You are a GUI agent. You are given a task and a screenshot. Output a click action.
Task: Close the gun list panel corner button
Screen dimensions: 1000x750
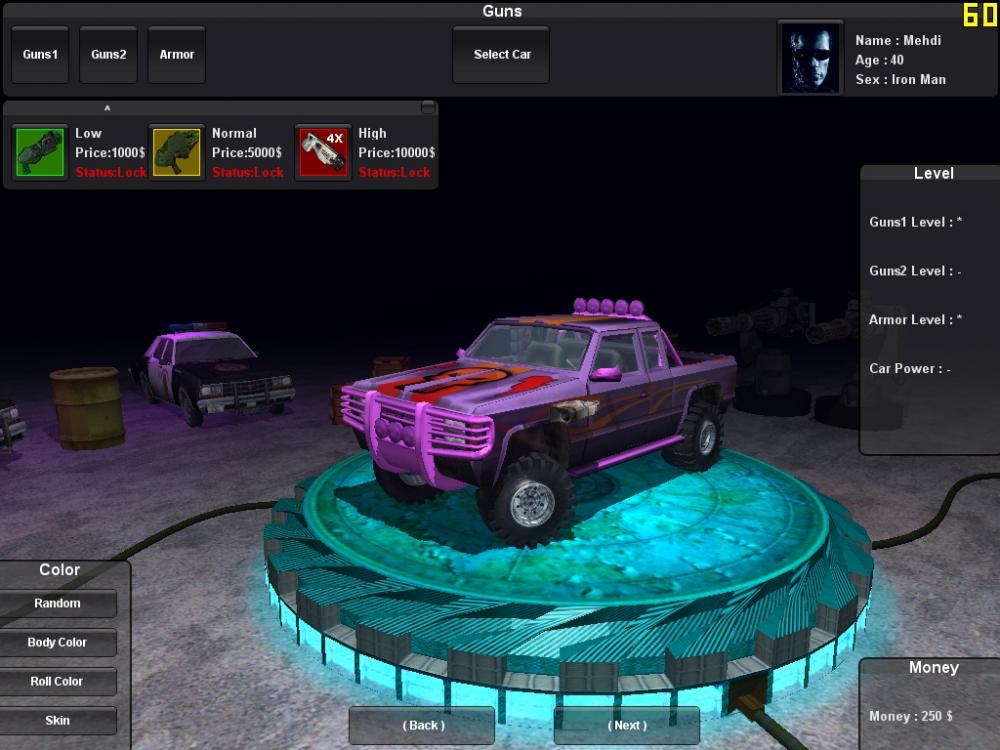428,107
